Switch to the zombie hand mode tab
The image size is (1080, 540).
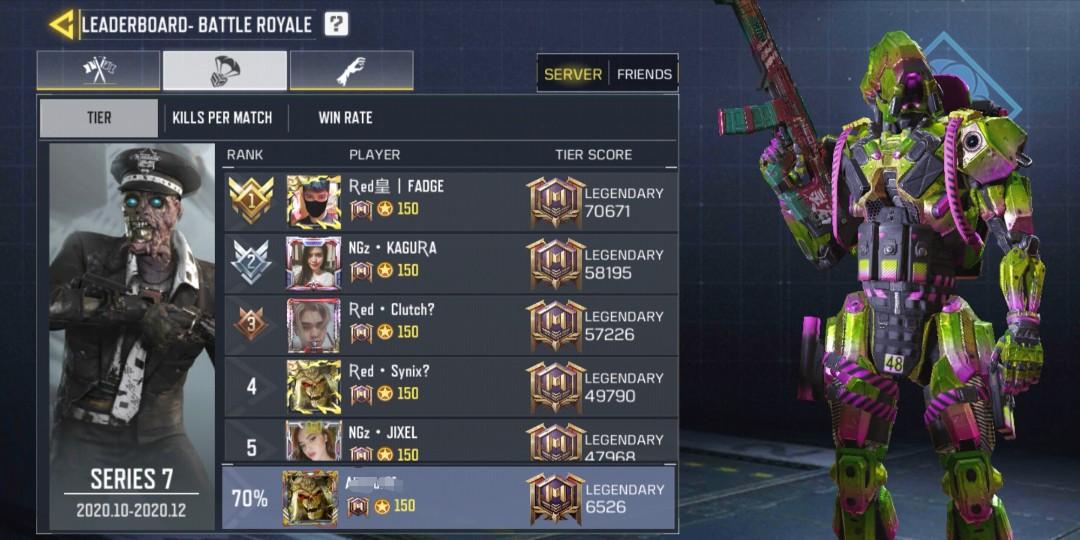pyautogui.click(x=351, y=70)
